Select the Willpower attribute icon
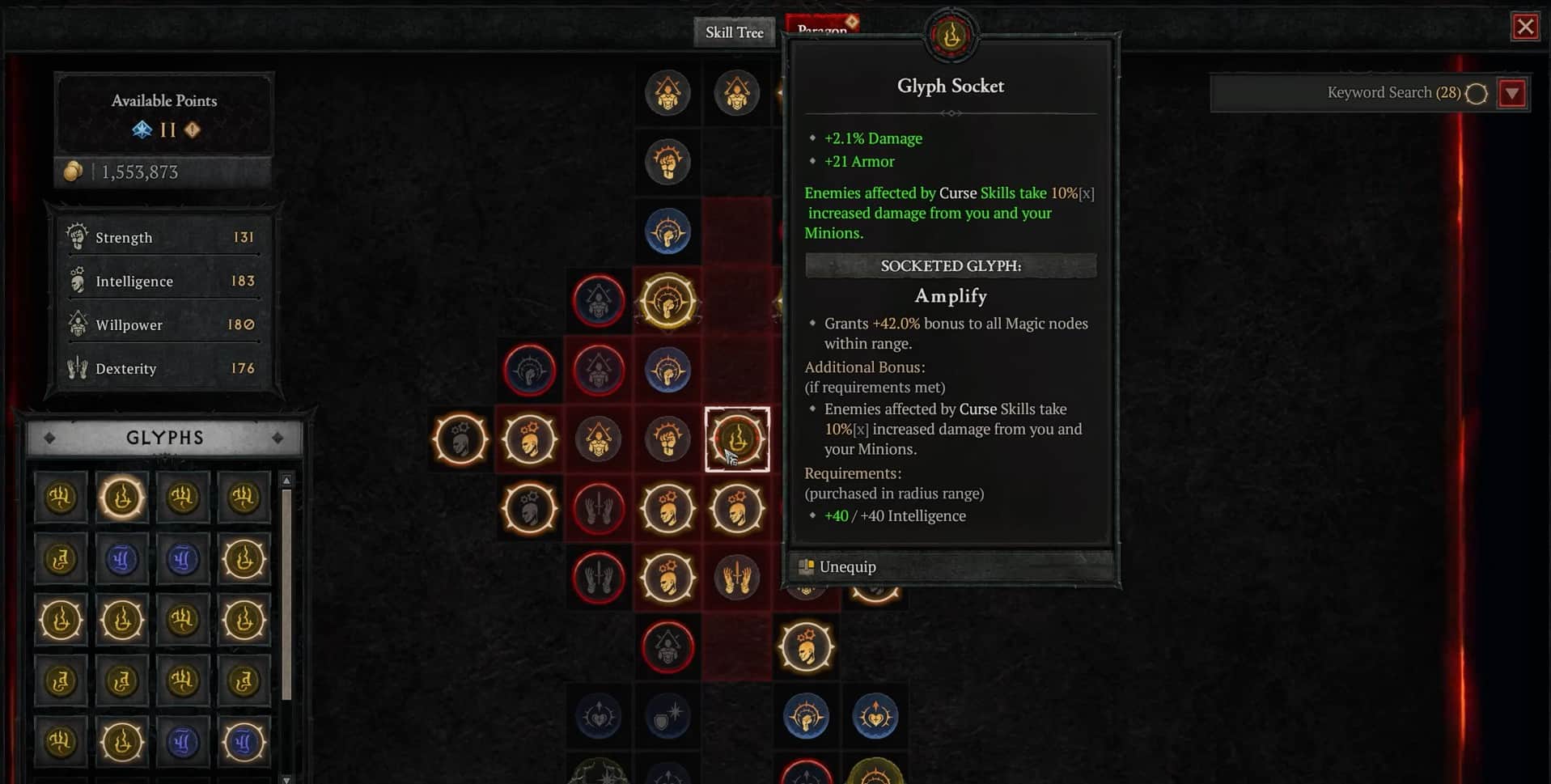This screenshot has height=784, width=1551. (x=77, y=323)
